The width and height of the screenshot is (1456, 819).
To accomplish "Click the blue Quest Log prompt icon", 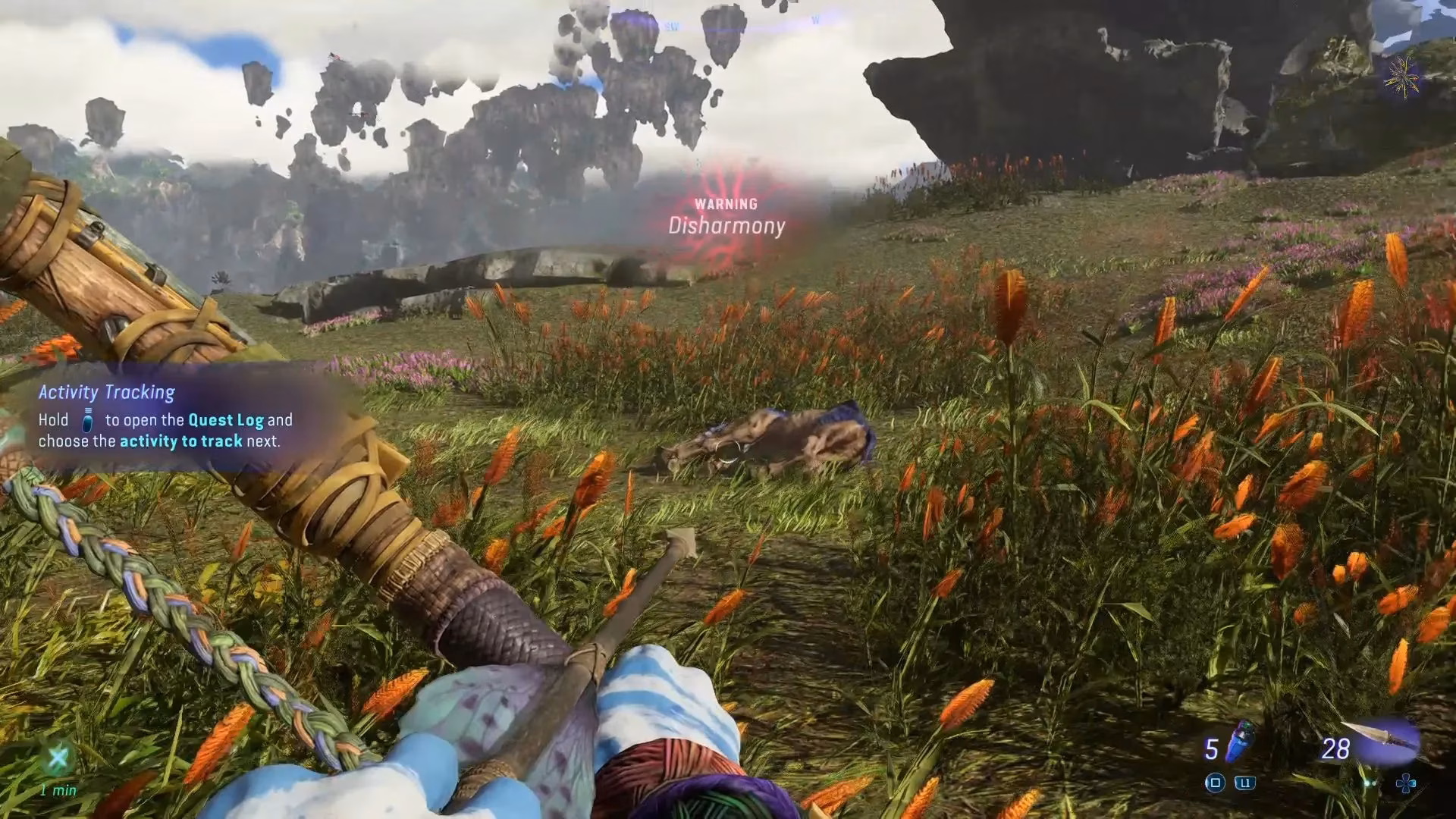I will (x=87, y=419).
